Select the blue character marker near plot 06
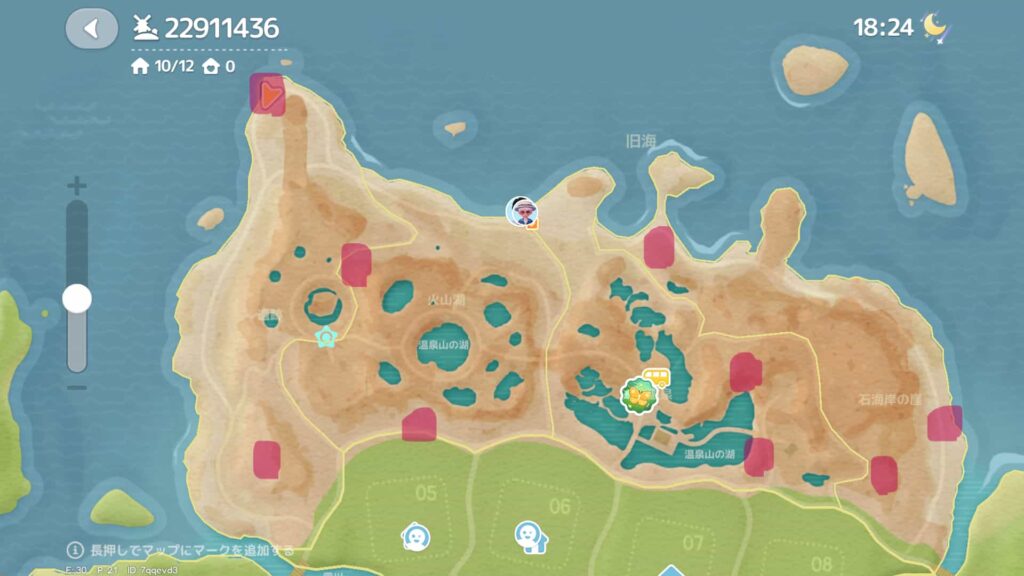The width and height of the screenshot is (1024, 576). click(529, 537)
